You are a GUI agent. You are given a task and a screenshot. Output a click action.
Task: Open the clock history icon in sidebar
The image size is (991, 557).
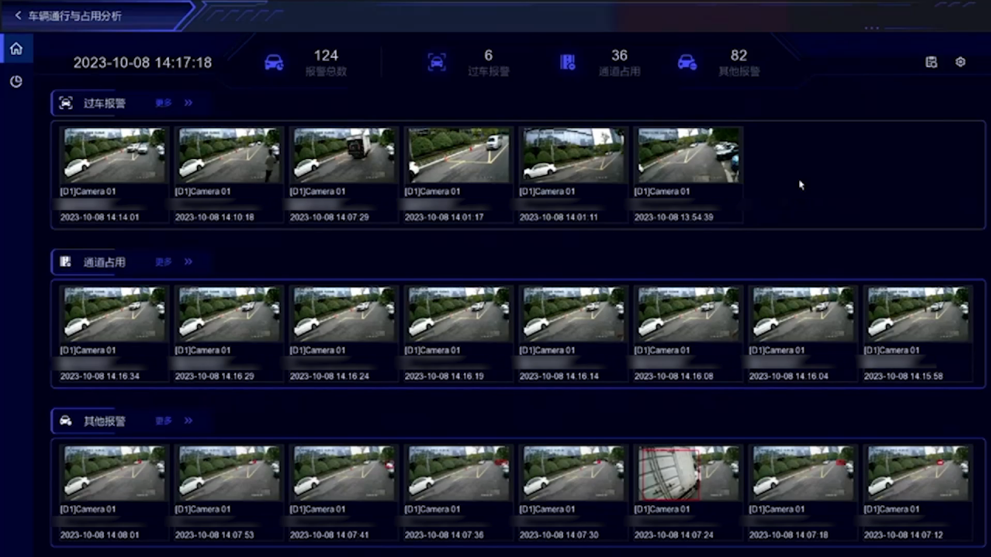(x=16, y=81)
